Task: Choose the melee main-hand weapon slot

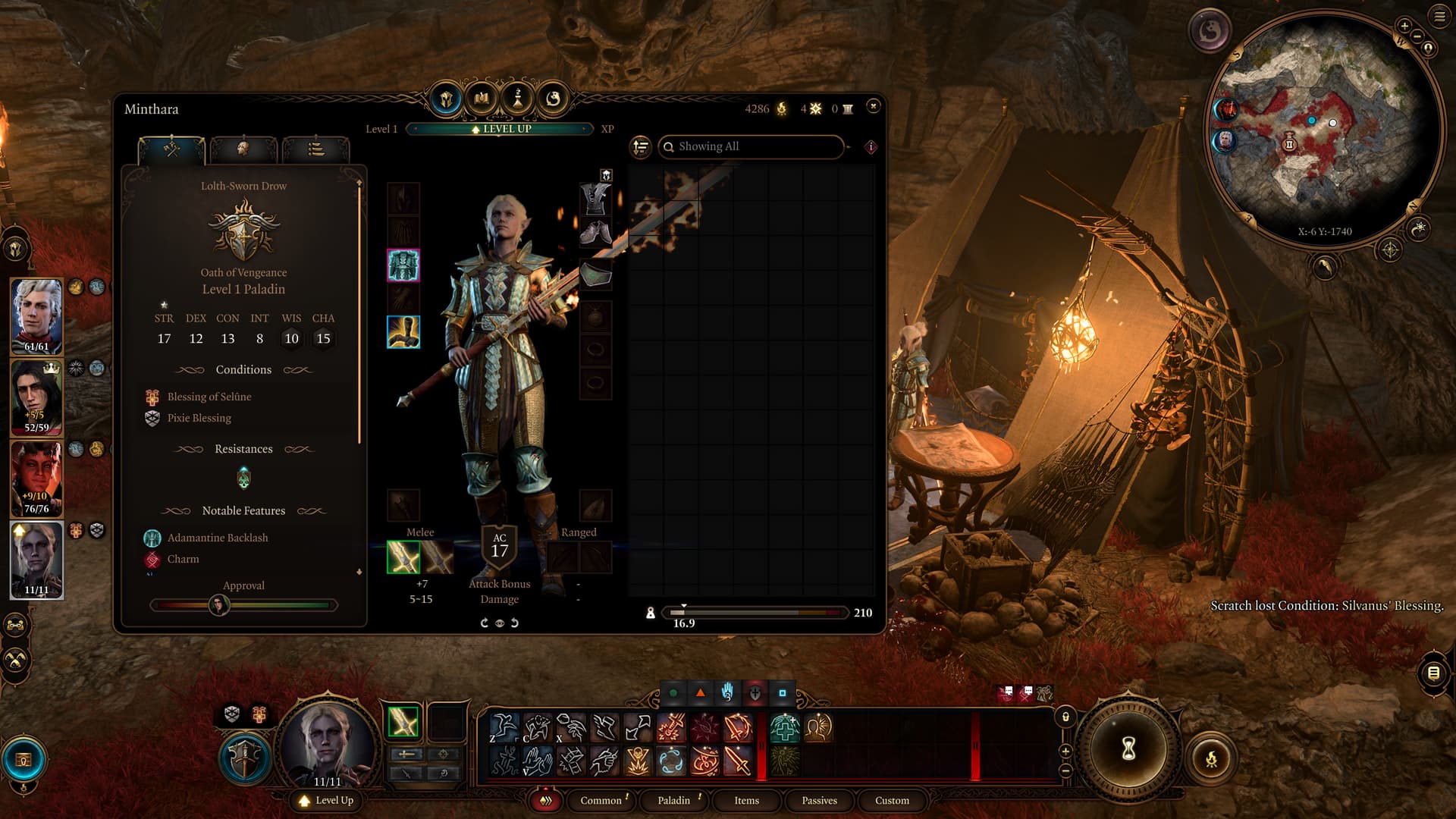Action: pyautogui.click(x=403, y=557)
